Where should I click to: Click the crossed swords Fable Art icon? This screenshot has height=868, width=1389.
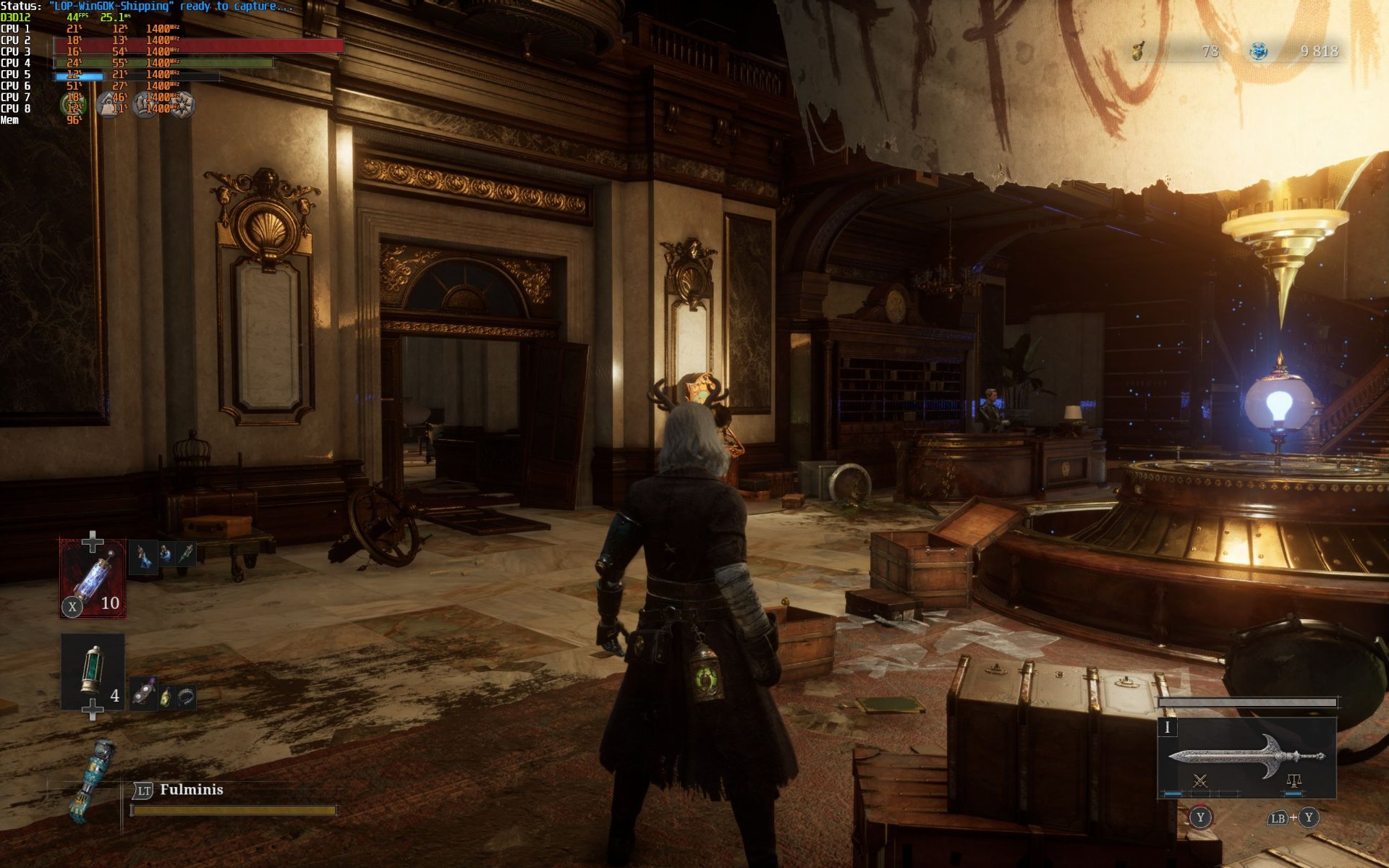(1200, 781)
